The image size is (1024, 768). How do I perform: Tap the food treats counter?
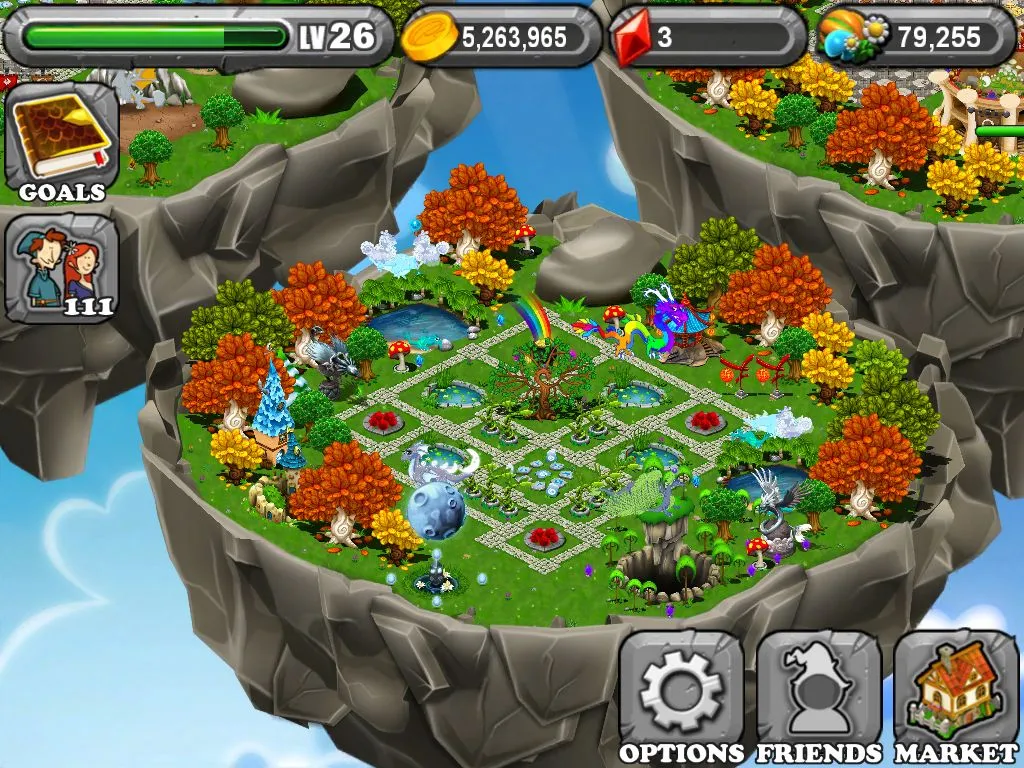(915, 38)
